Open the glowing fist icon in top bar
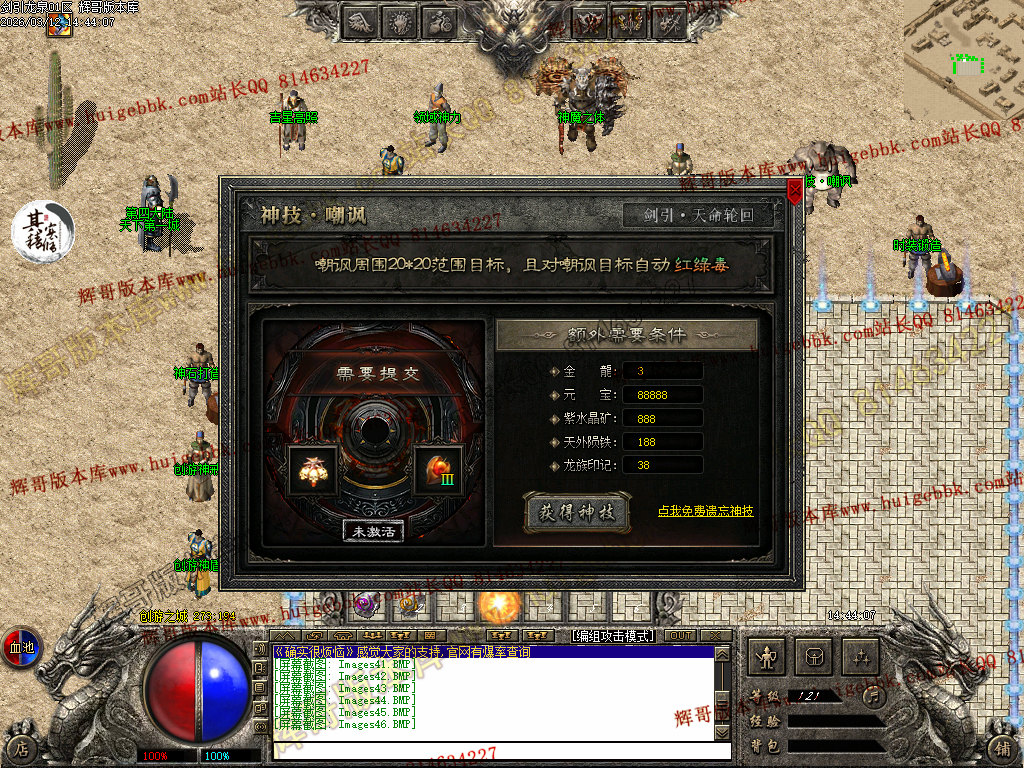 [400, 21]
